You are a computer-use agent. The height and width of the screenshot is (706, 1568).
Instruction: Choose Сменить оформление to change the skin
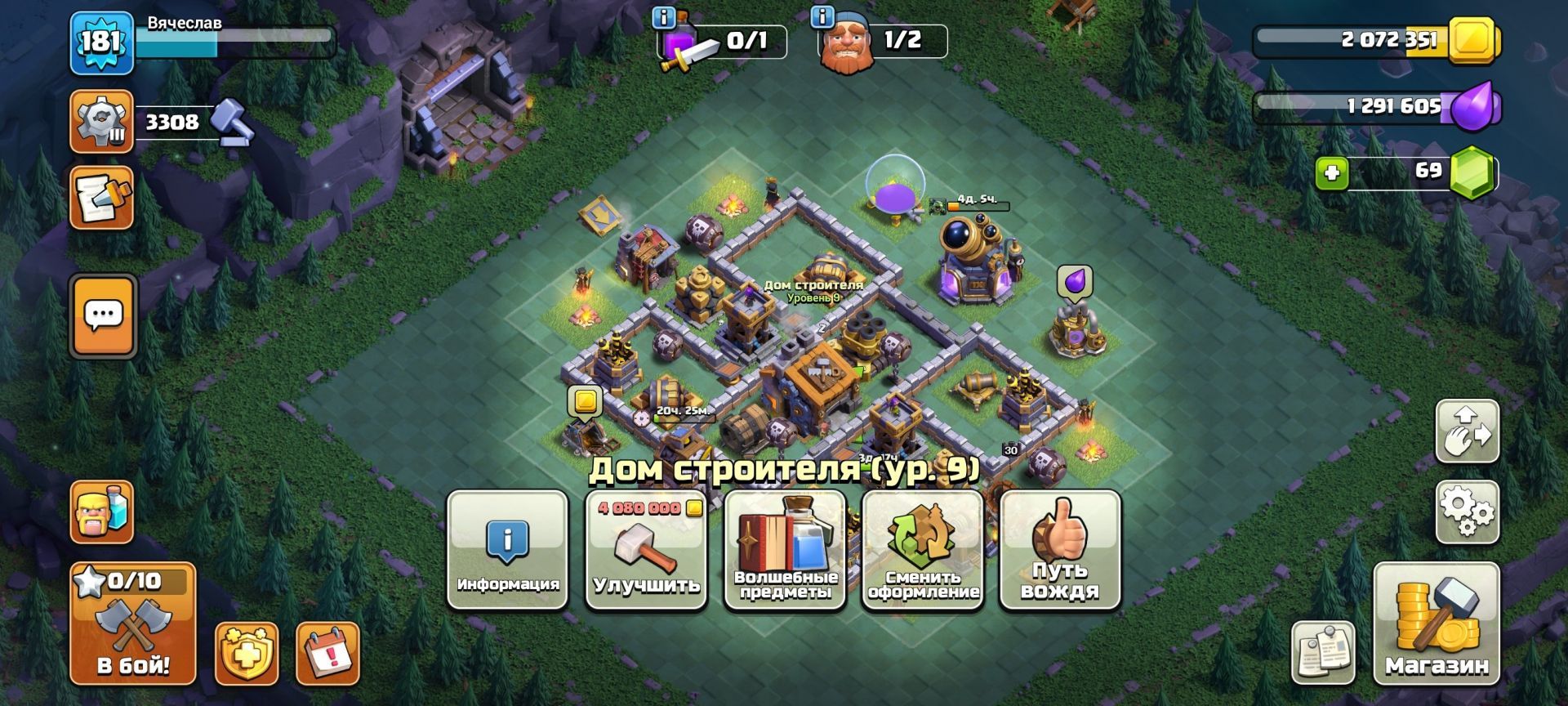click(923, 549)
